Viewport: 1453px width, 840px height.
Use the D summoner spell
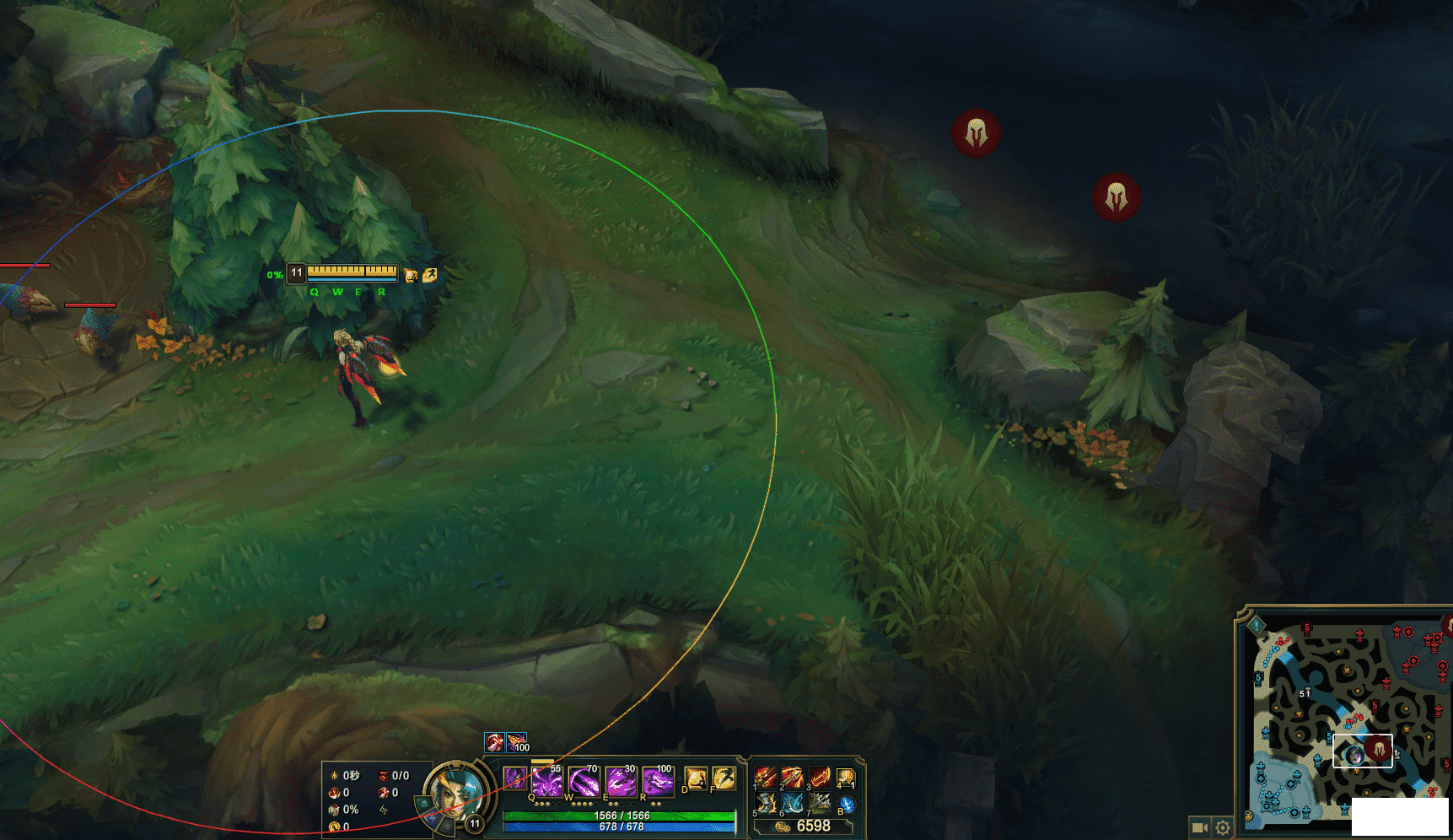click(696, 778)
